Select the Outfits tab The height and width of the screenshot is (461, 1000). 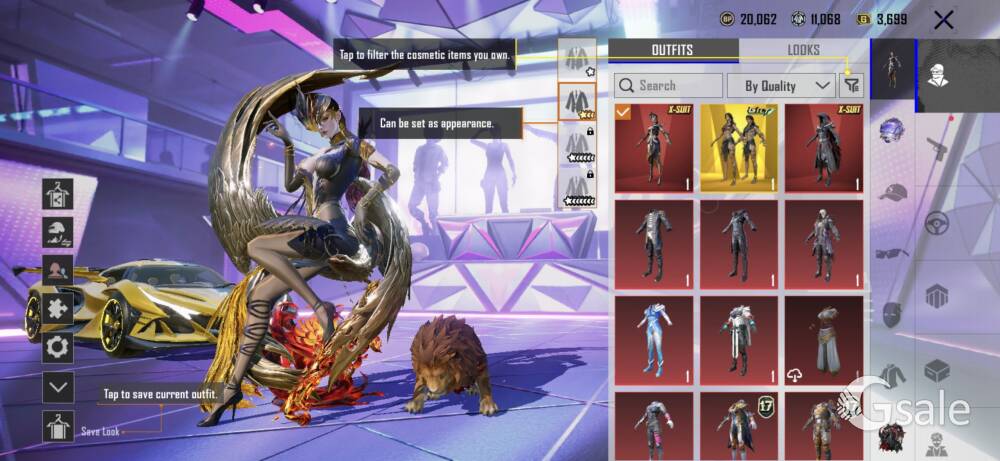pyautogui.click(x=672, y=50)
